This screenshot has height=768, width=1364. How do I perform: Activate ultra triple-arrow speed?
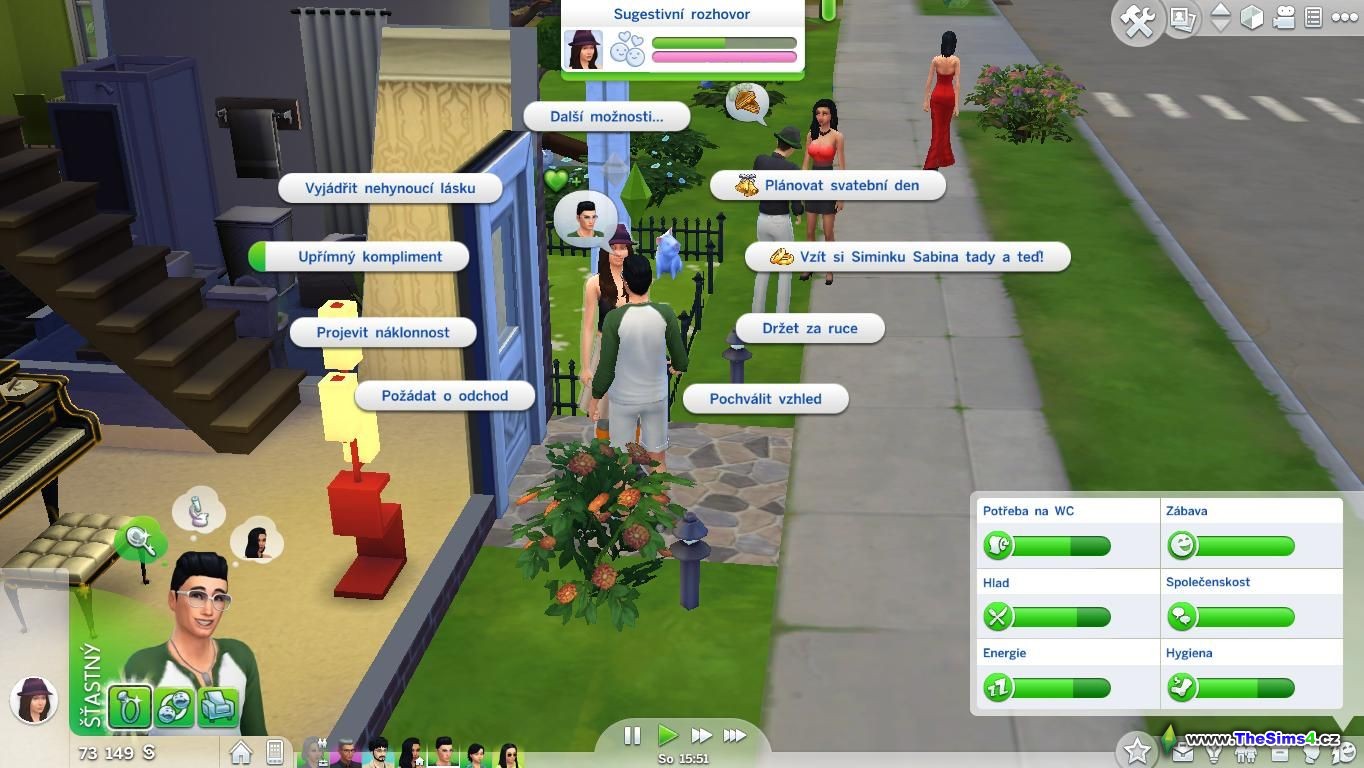(x=735, y=736)
